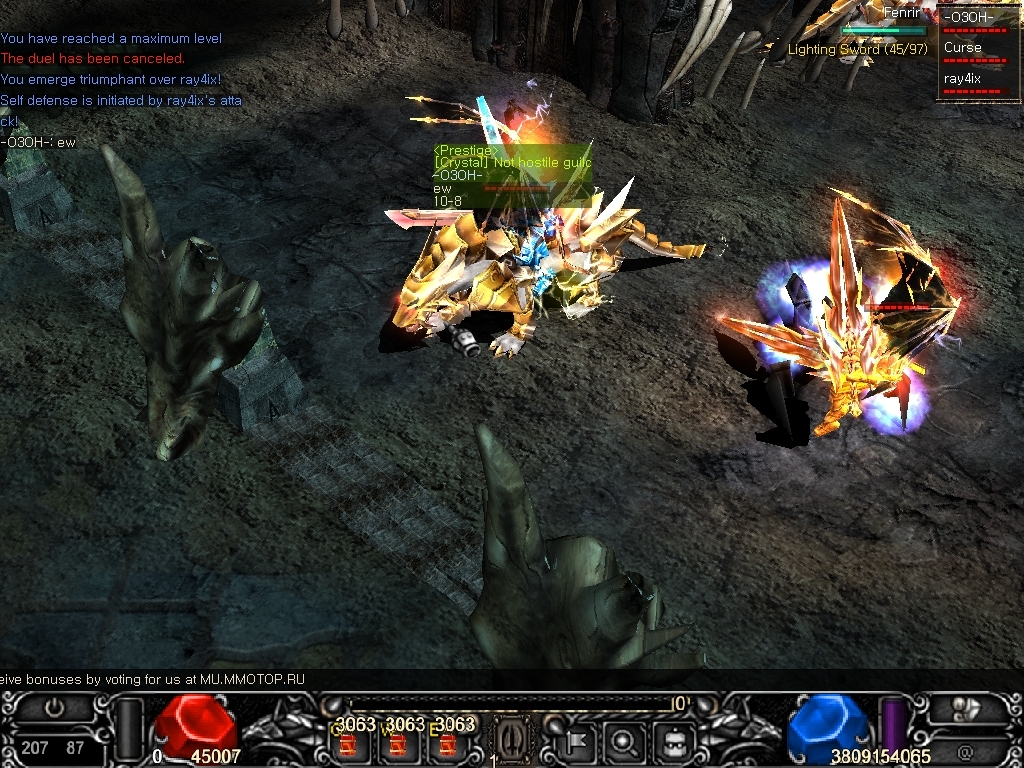
Task: Use the potion in the E slot
Action: click(x=448, y=745)
